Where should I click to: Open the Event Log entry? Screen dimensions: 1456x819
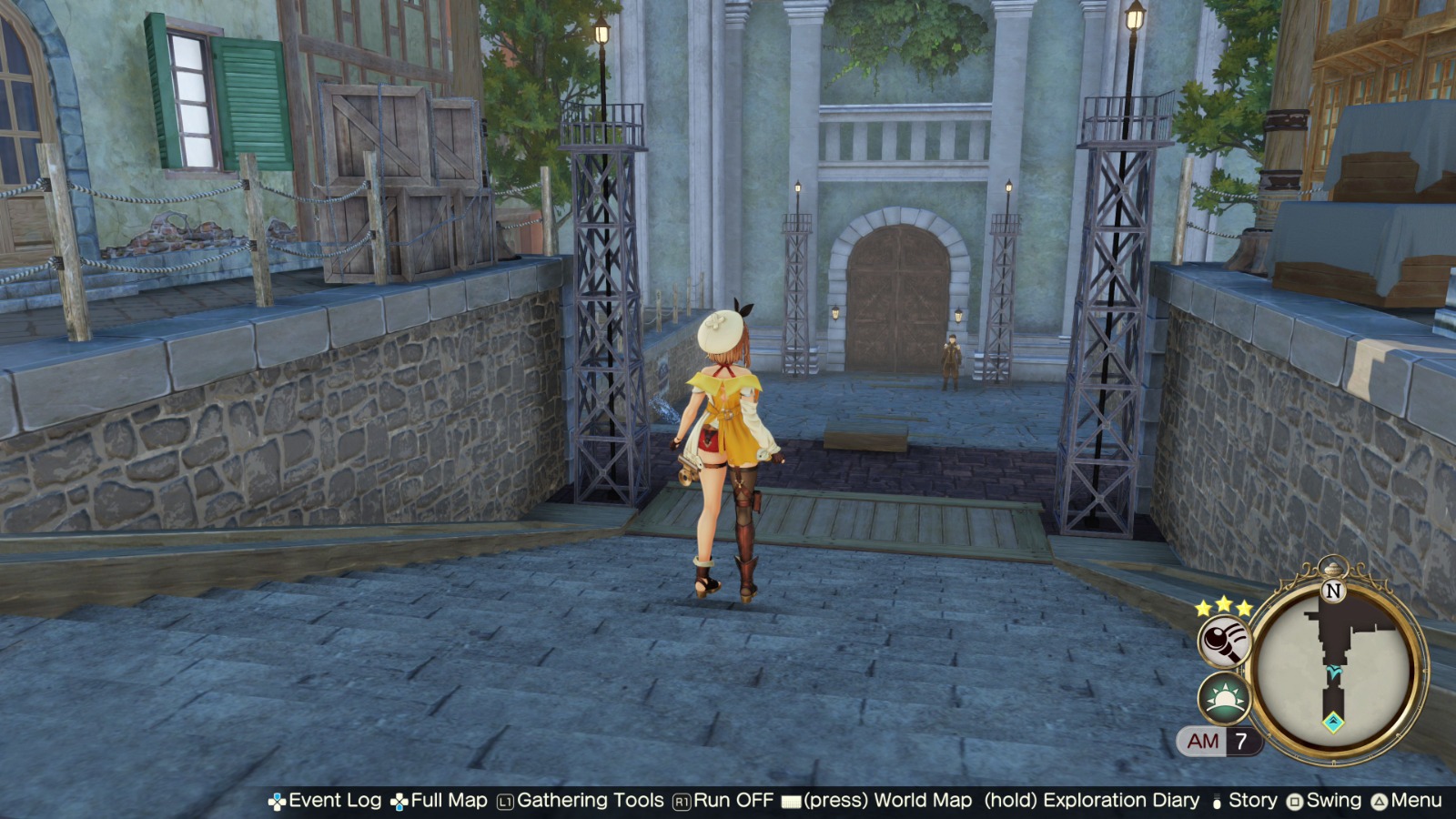point(338,801)
